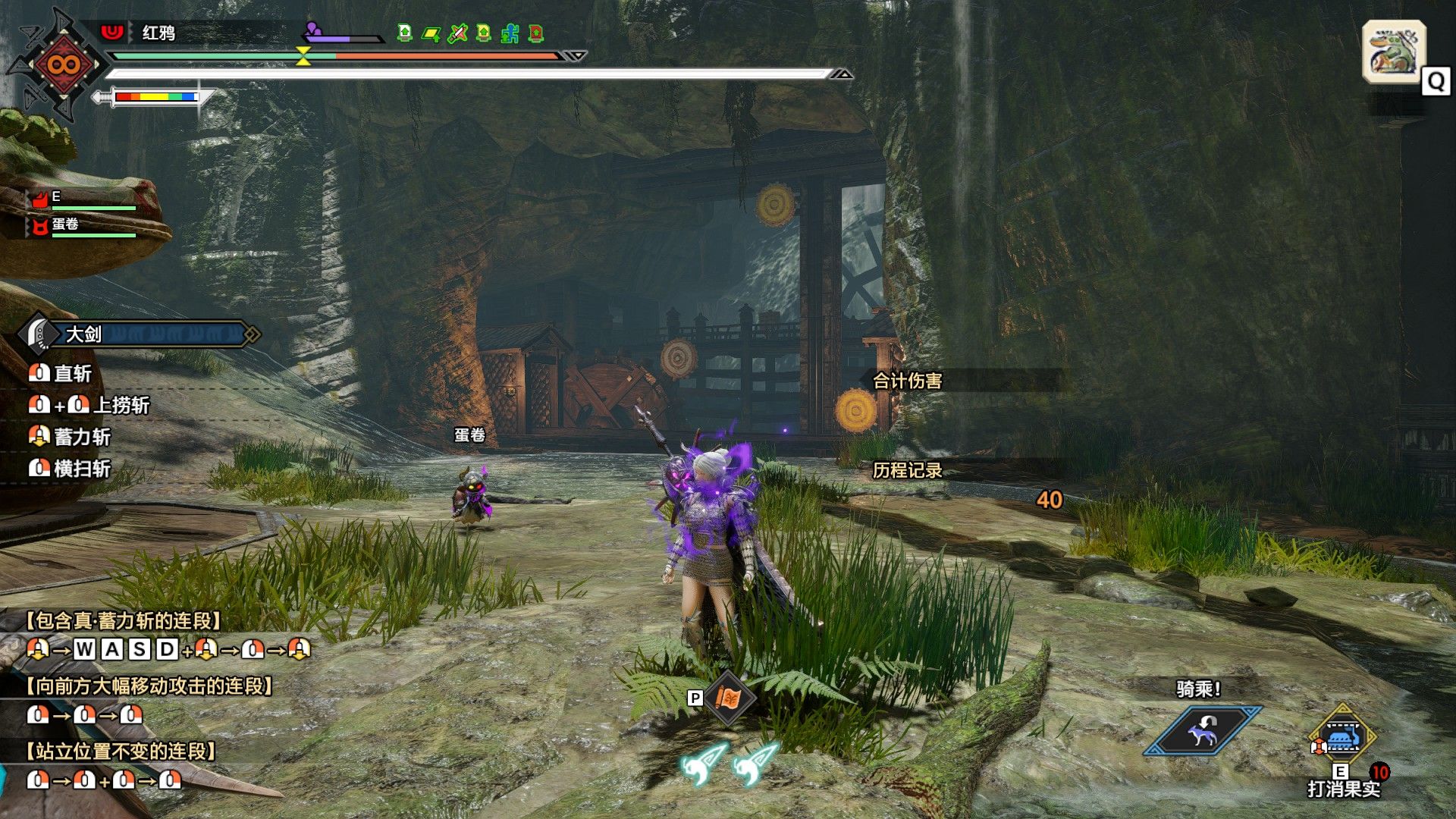Select the 合计伤害 panel label
Screen dimensions: 1456x819
(907, 381)
